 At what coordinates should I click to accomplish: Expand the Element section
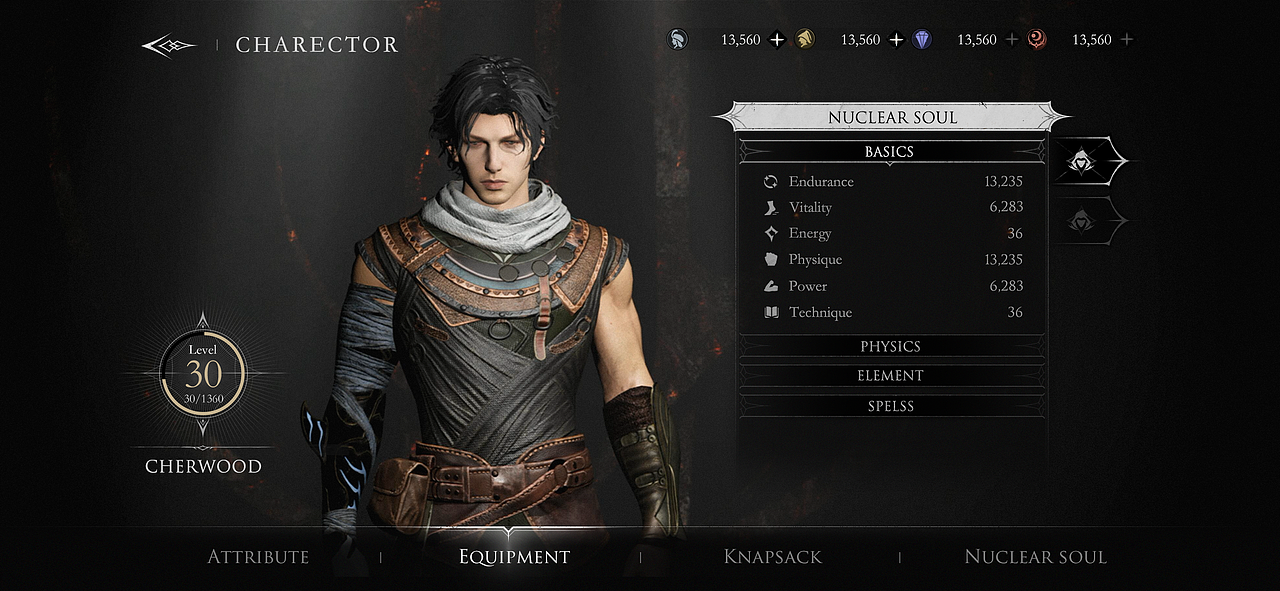coord(890,376)
